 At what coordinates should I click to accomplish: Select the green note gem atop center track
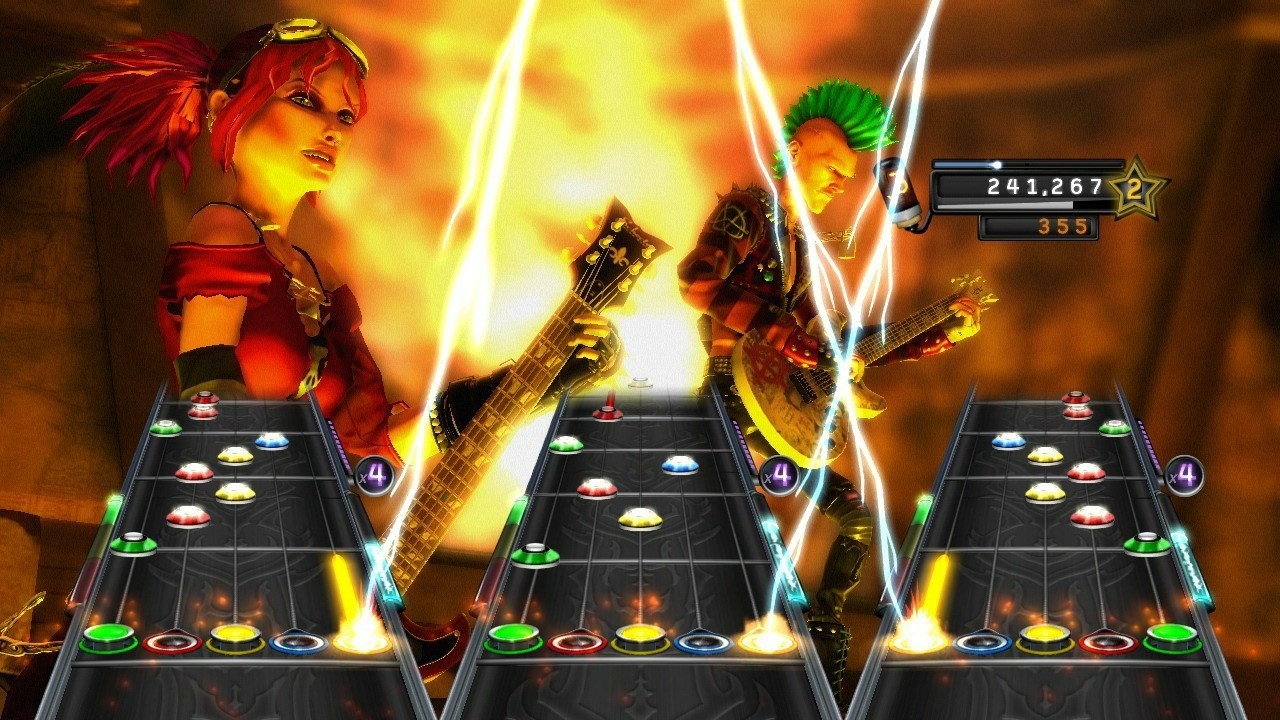point(568,443)
